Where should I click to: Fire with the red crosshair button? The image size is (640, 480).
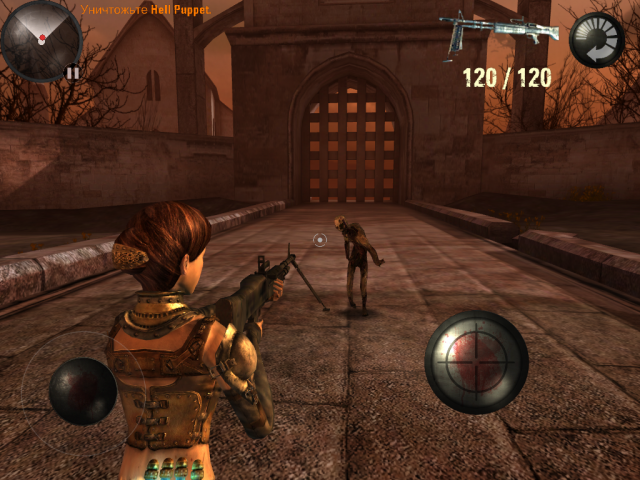pyautogui.click(x=476, y=362)
